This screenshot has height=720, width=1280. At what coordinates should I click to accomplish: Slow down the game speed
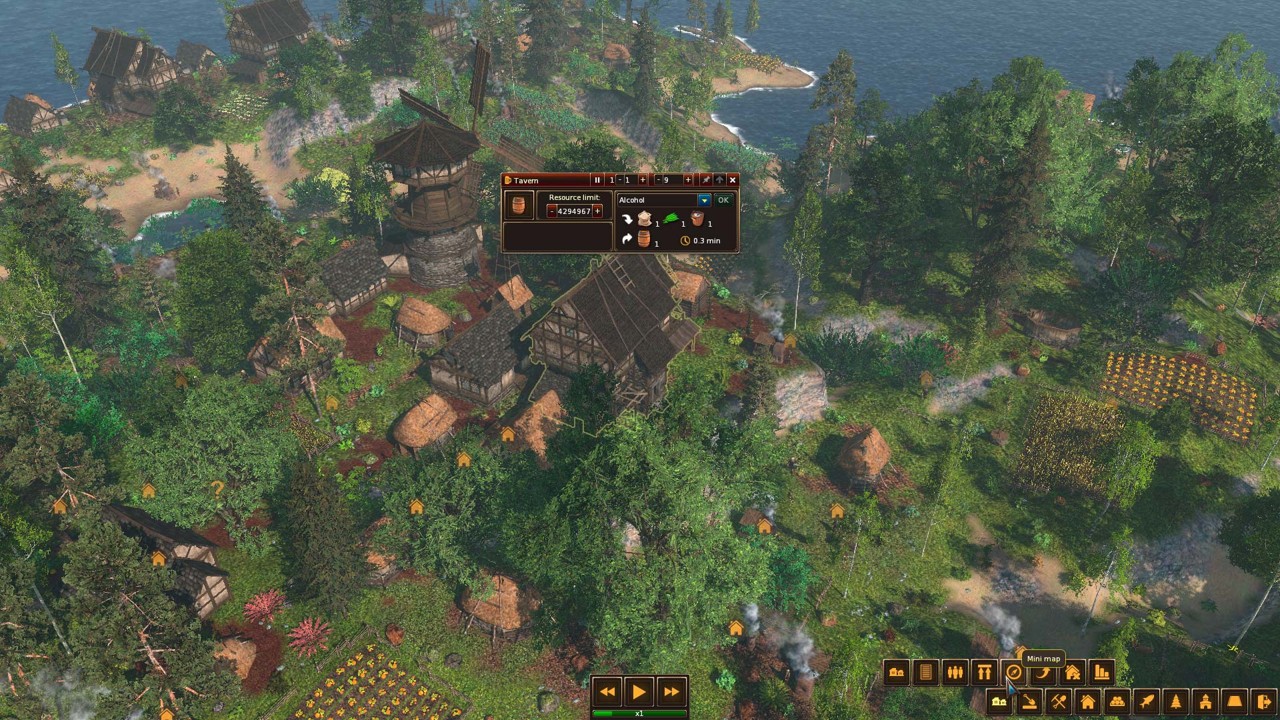point(607,691)
